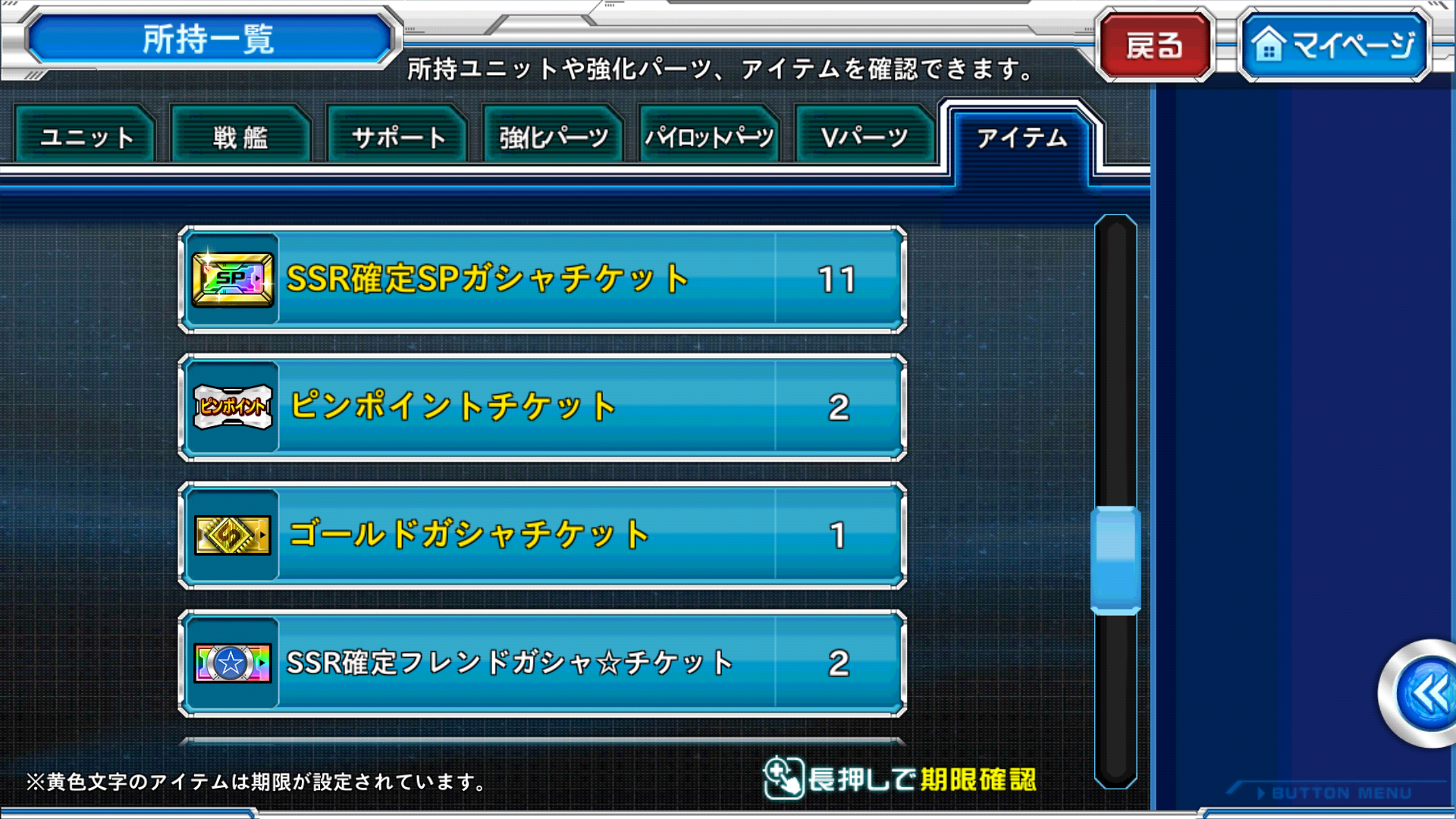Select the SSR確定SPガシャチケット row

[x=542, y=279]
